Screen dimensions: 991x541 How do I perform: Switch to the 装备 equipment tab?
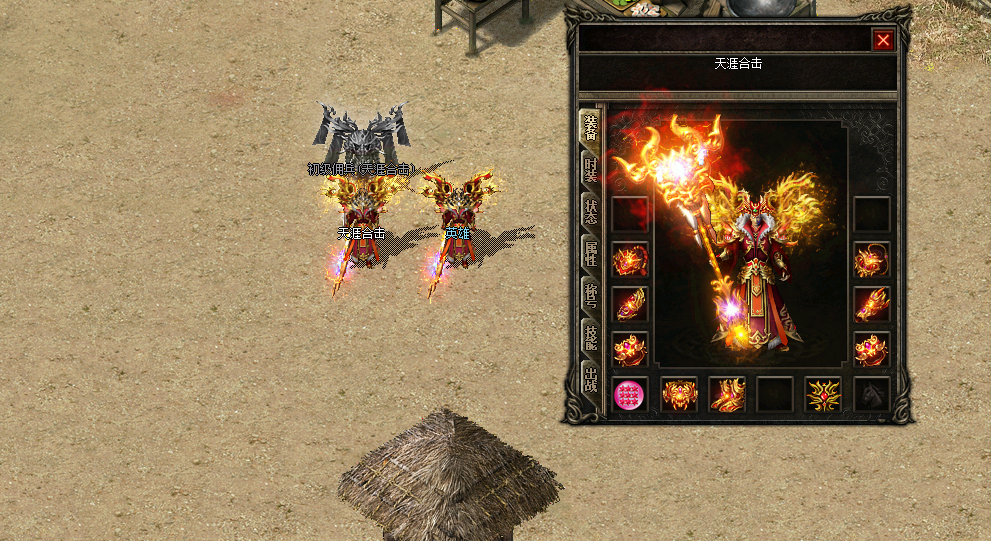point(591,128)
